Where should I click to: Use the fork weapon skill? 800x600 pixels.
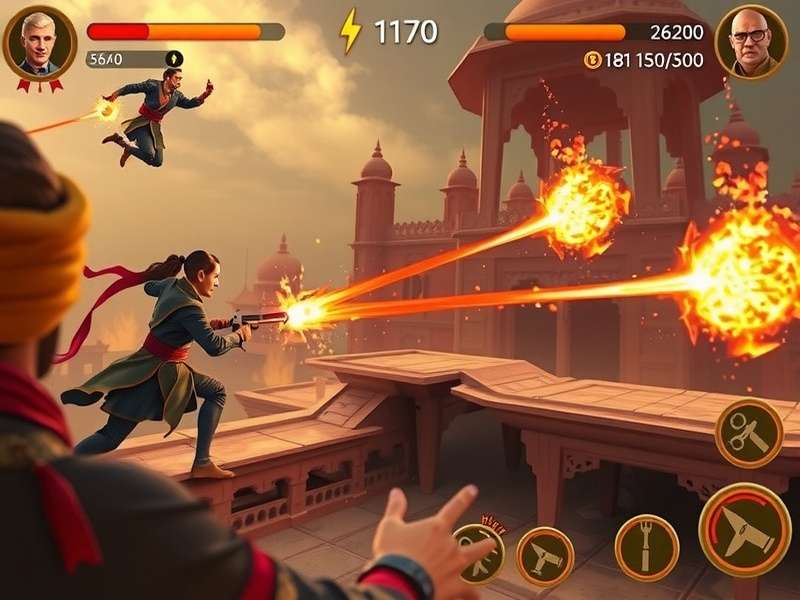click(x=646, y=547)
